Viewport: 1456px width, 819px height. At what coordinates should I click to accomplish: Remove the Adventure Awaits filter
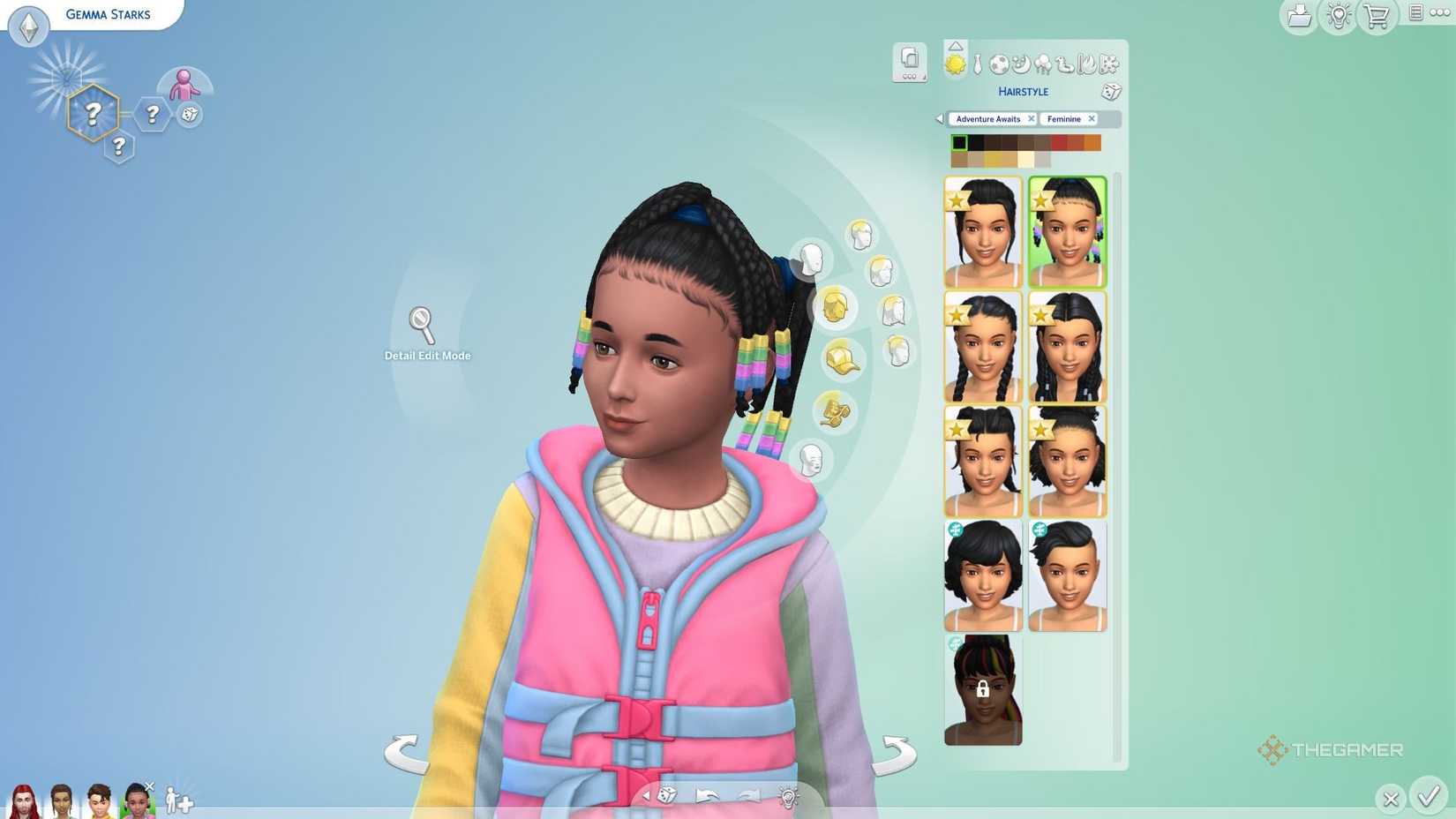tap(1032, 118)
